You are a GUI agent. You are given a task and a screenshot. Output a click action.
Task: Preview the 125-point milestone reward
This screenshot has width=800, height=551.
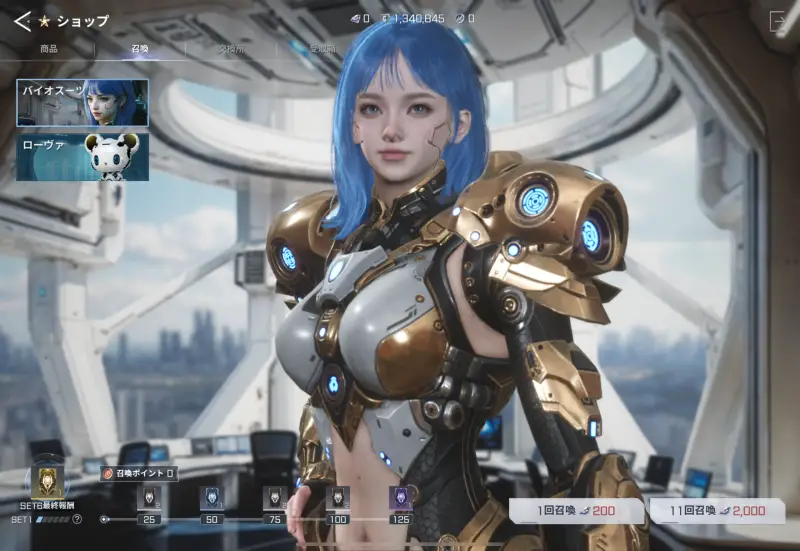click(400, 498)
